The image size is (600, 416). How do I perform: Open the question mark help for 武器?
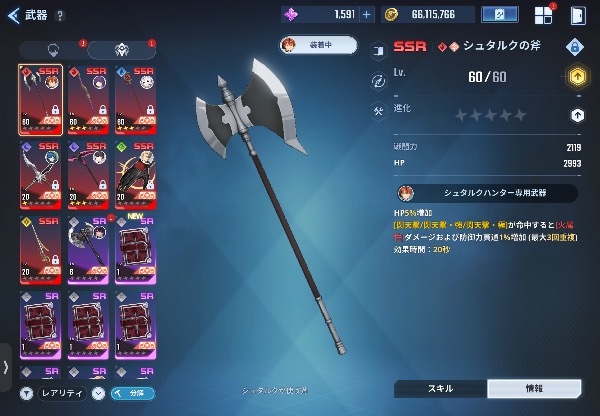[x=61, y=15]
